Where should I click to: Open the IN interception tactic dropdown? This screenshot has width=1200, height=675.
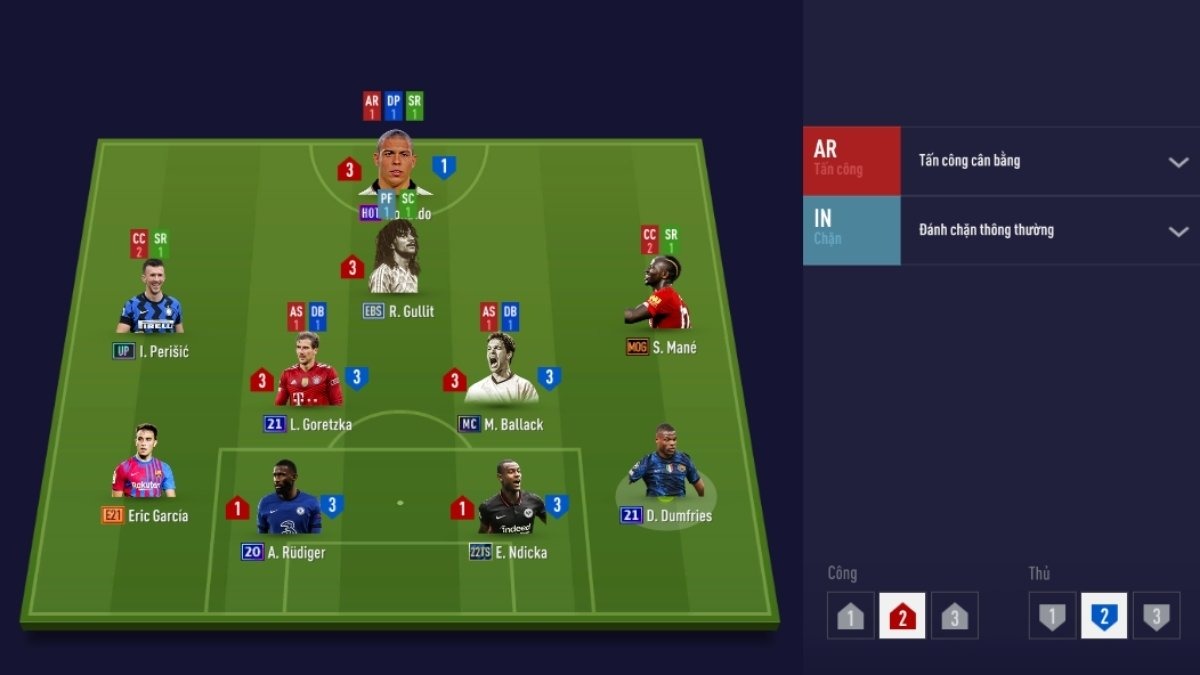1178,231
